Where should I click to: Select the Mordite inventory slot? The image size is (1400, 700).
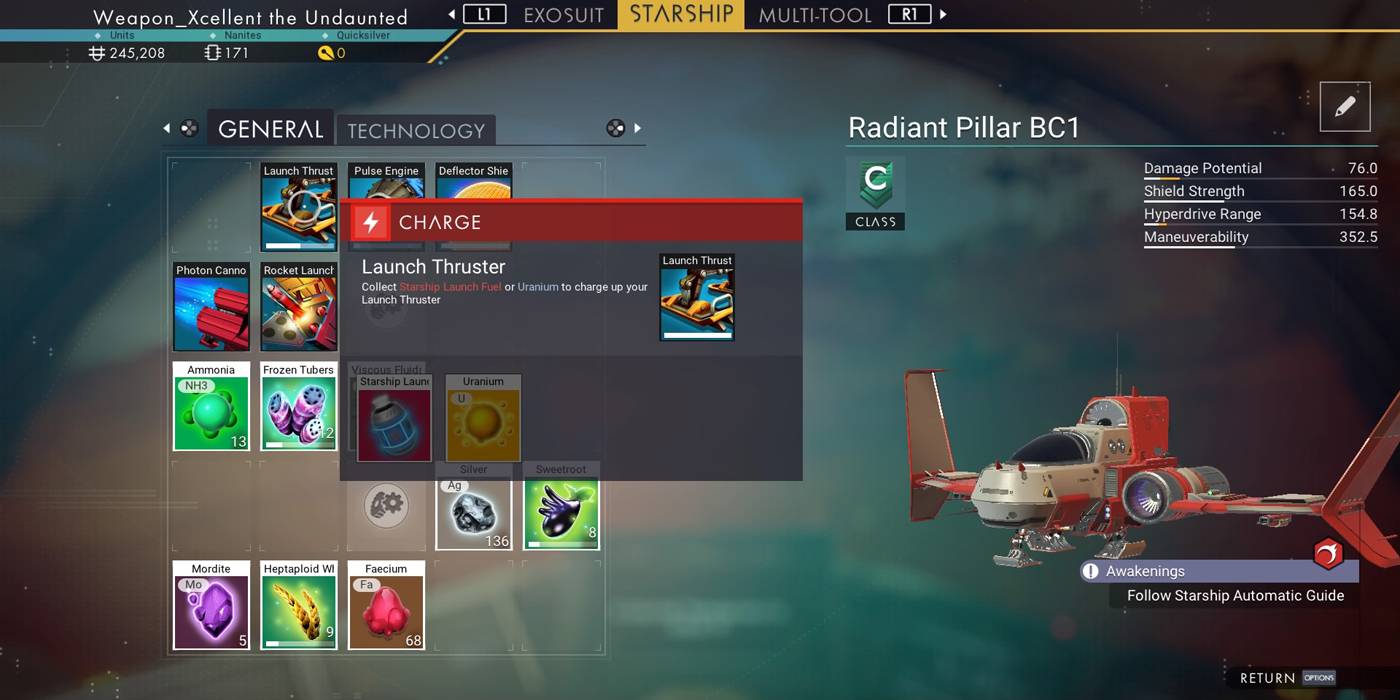point(211,605)
